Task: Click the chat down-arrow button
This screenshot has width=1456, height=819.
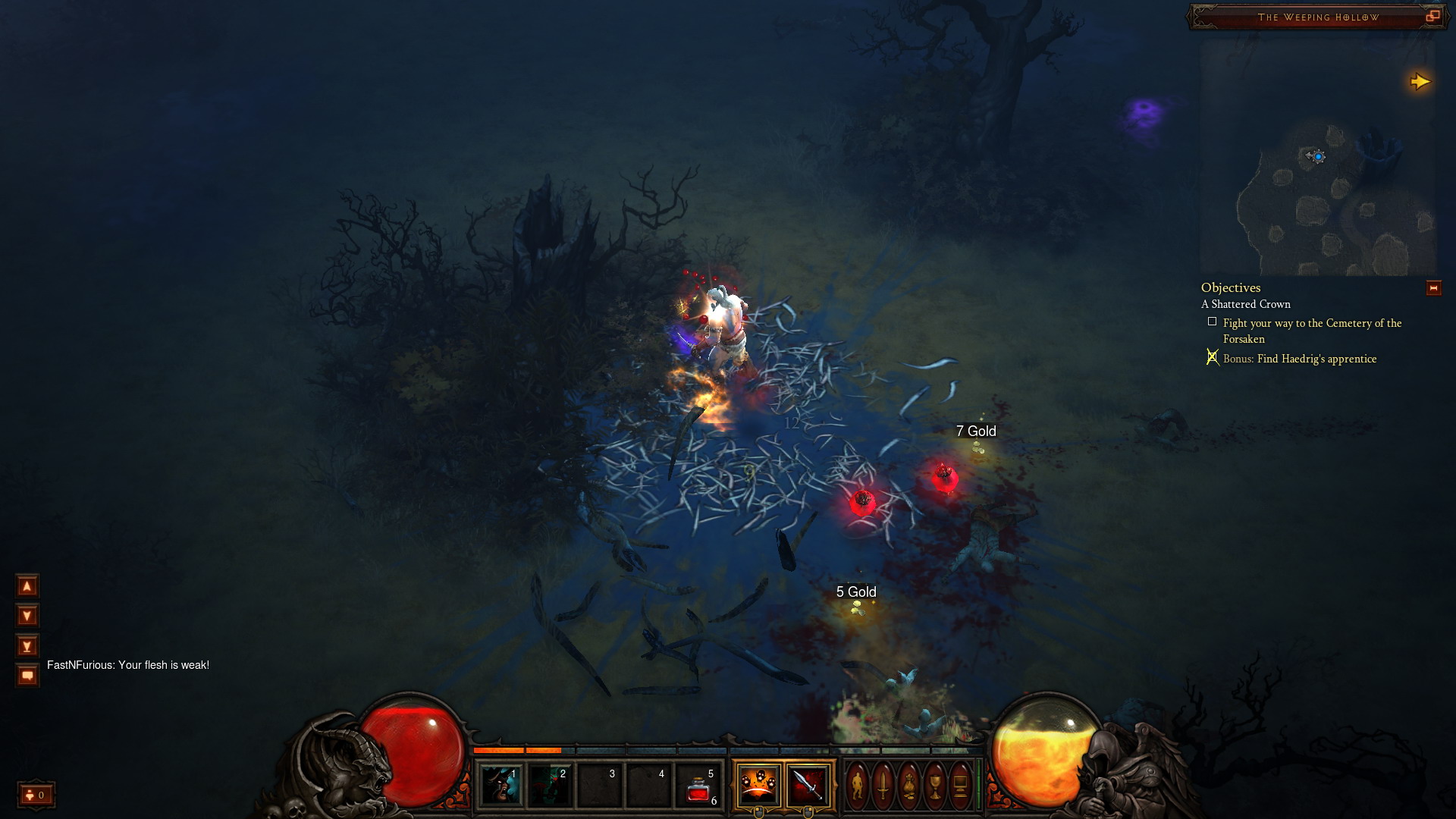Action: (27, 616)
